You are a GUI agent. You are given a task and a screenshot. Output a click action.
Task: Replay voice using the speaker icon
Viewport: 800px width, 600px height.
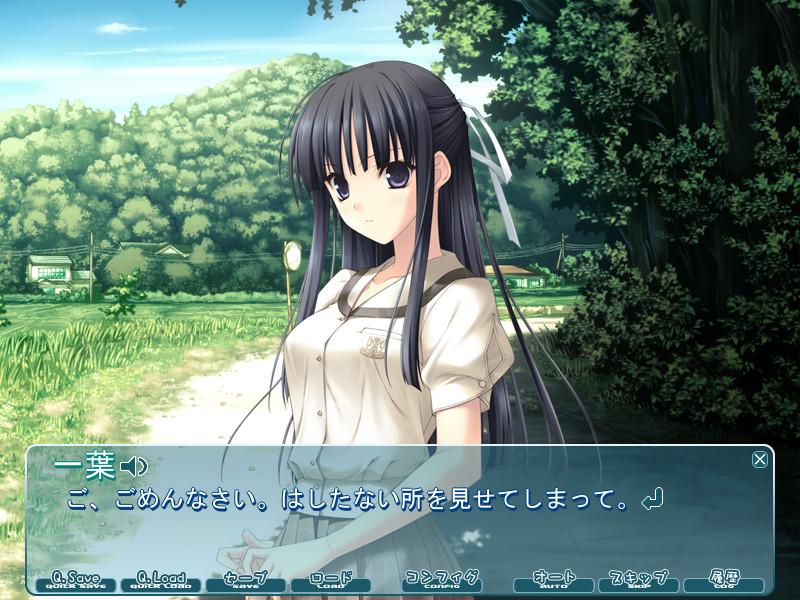pyautogui.click(x=134, y=466)
